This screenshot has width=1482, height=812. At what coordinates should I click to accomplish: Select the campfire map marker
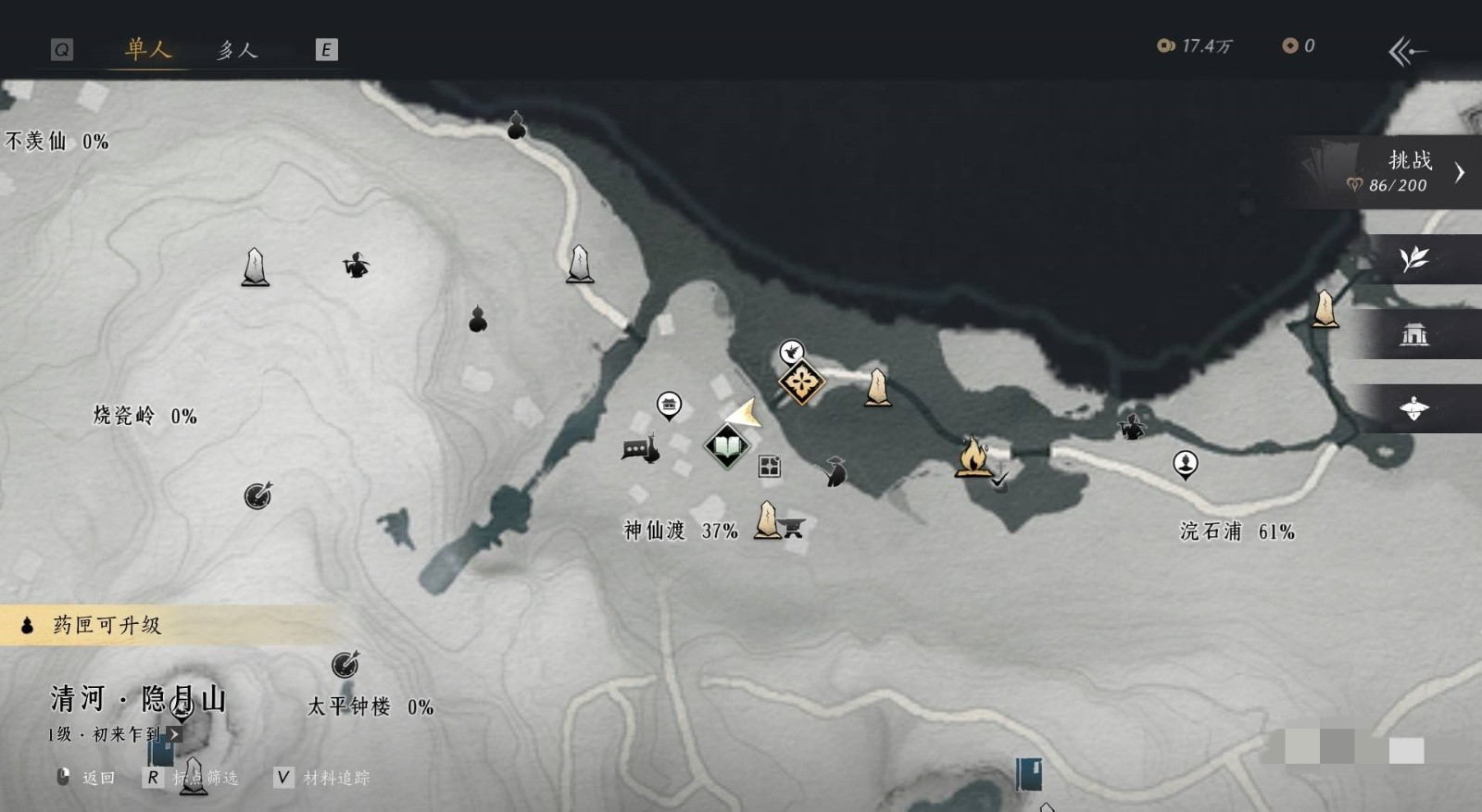972,456
